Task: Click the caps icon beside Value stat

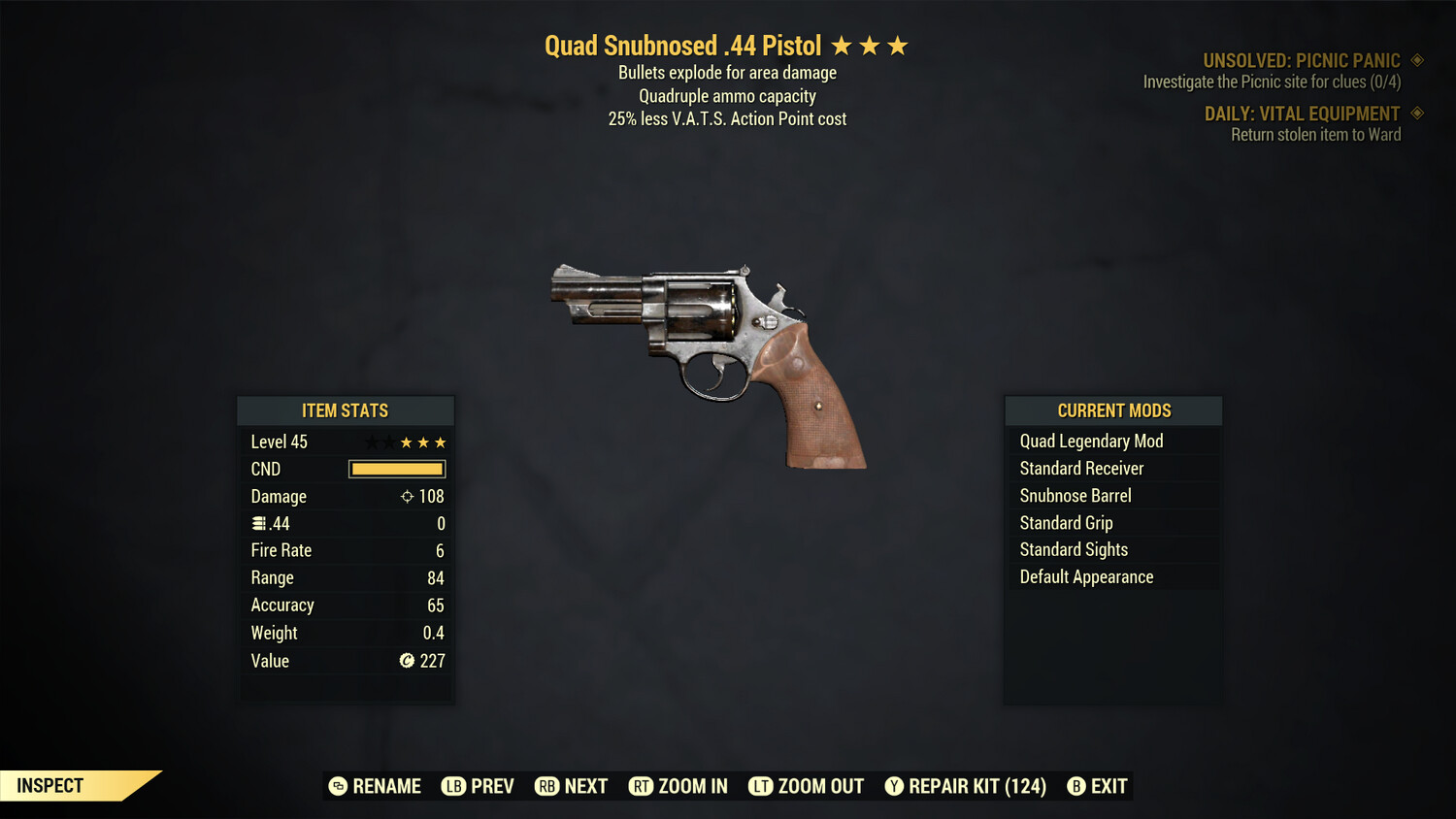Action: point(407,662)
